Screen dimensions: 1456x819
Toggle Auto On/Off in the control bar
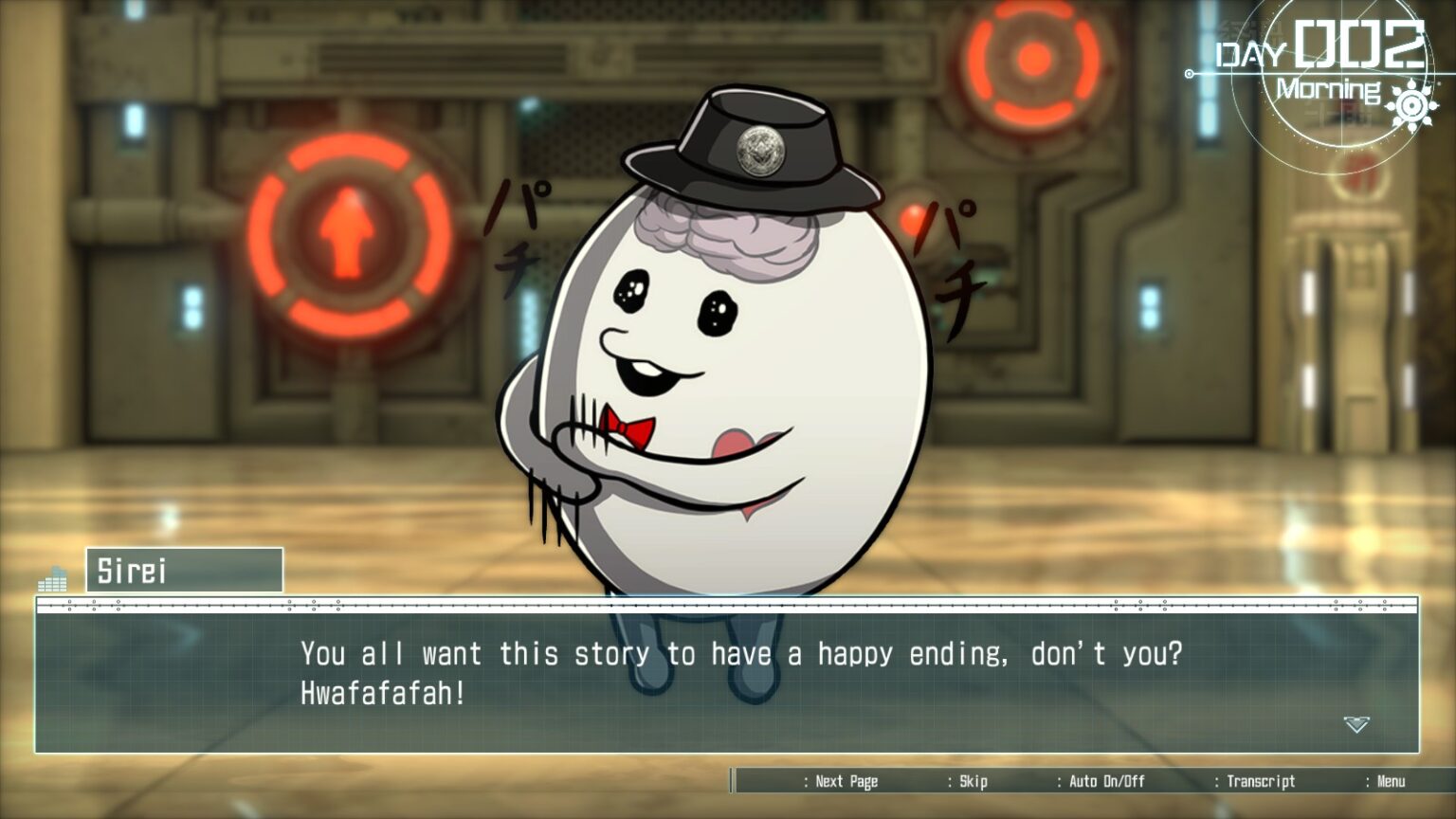[x=1107, y=782]
